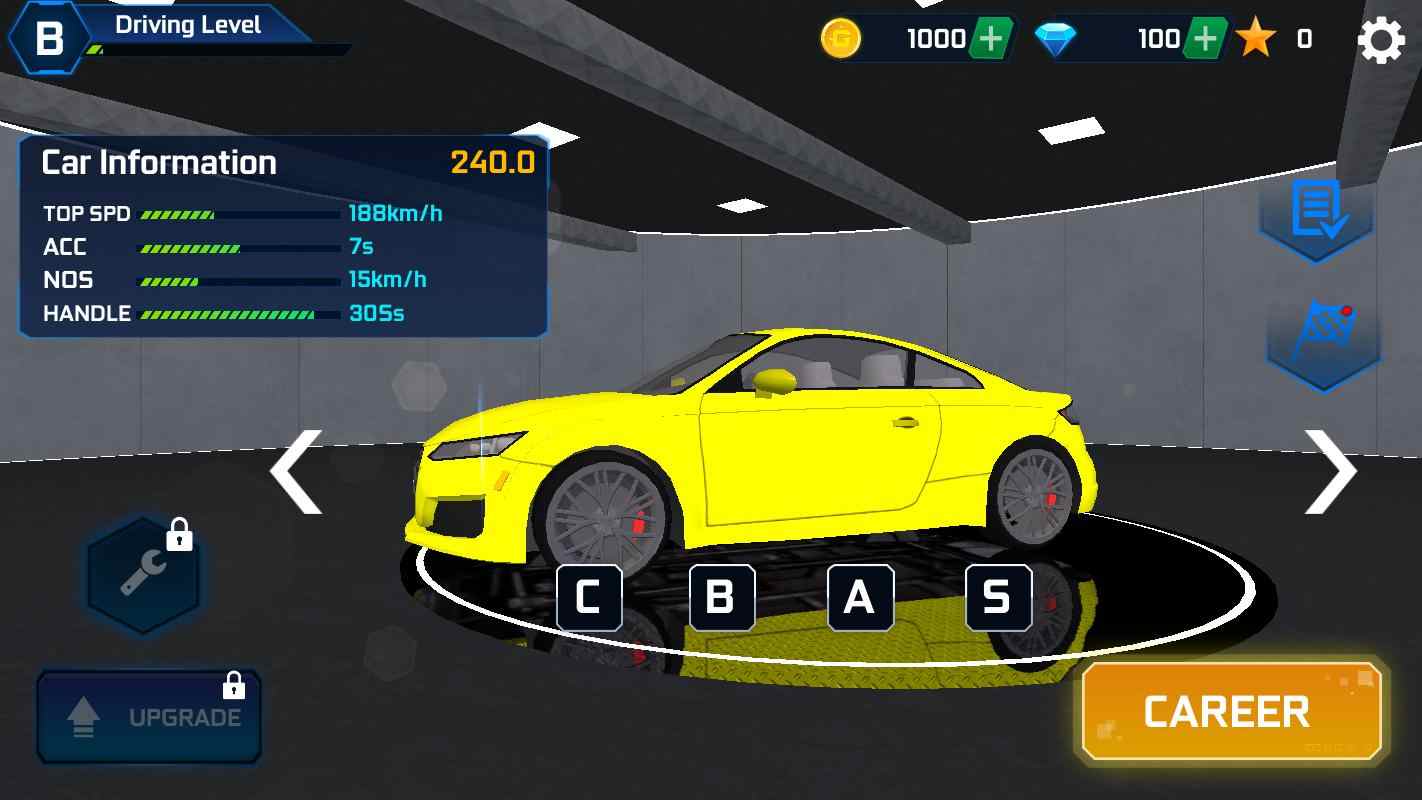Show the next car
Viewport: 1422px width, 800px height.
(1331, 471)
